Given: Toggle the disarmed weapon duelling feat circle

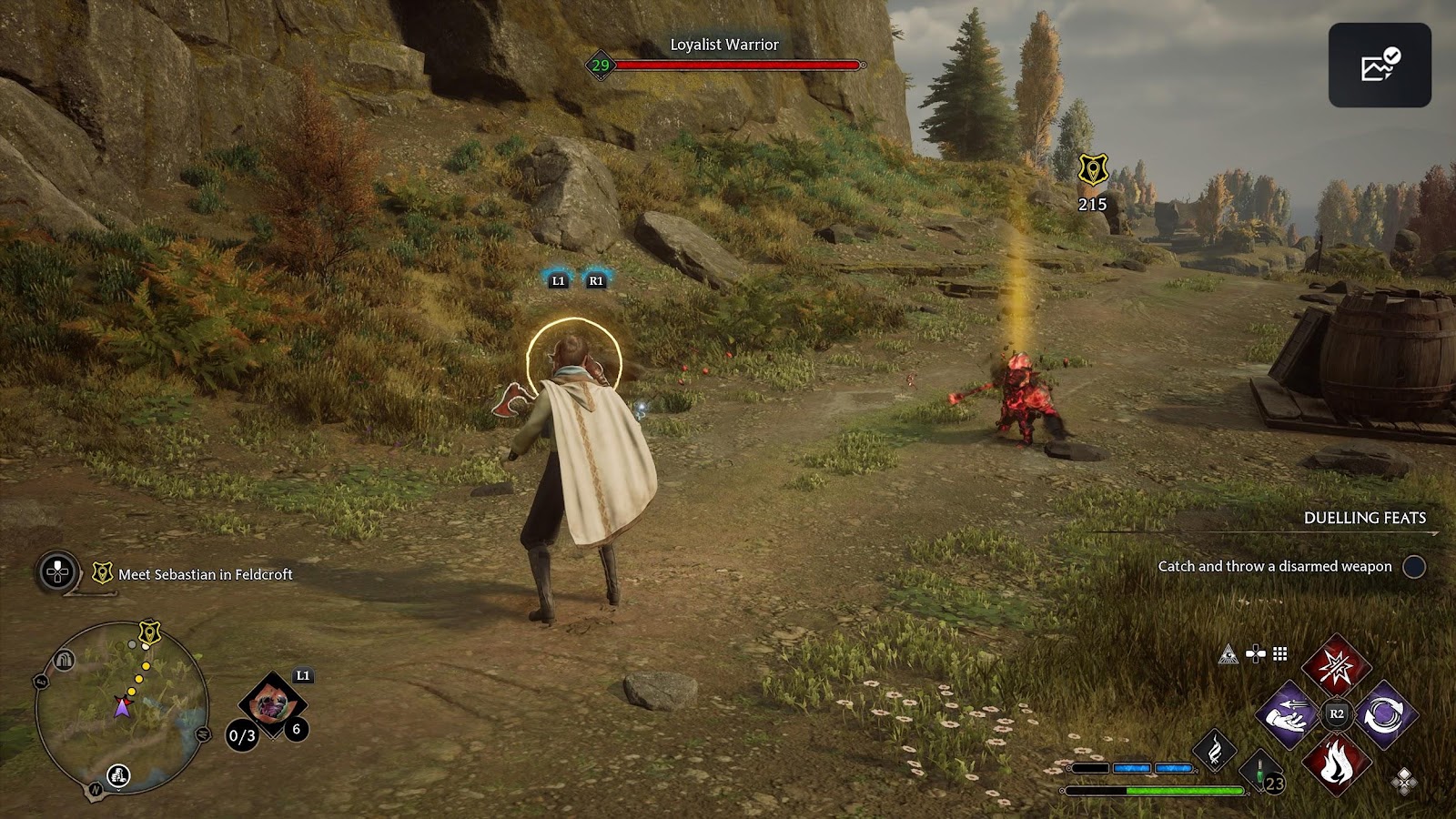Looking at the screenshot, I should point(1413,567).
